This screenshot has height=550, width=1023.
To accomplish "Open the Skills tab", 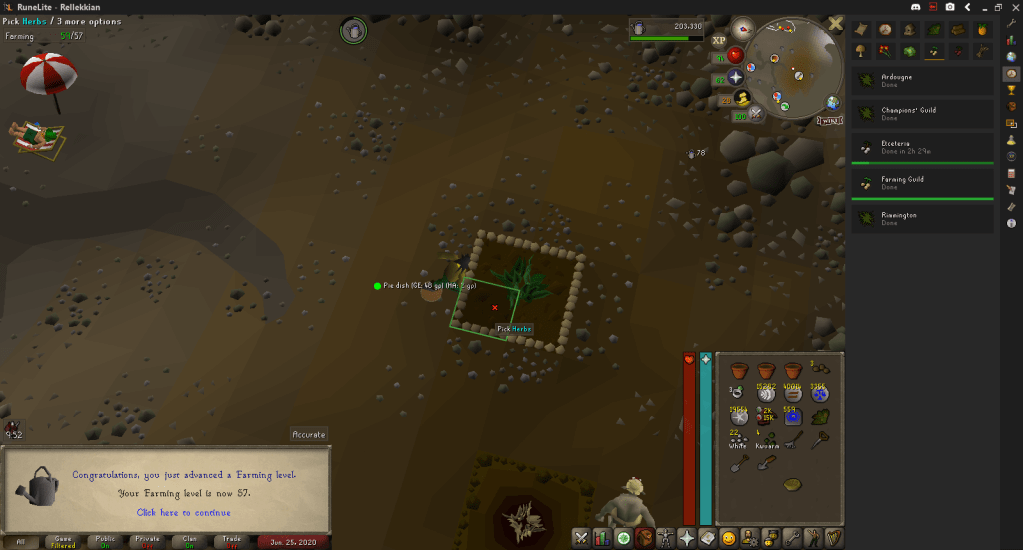I will (601, 538).
